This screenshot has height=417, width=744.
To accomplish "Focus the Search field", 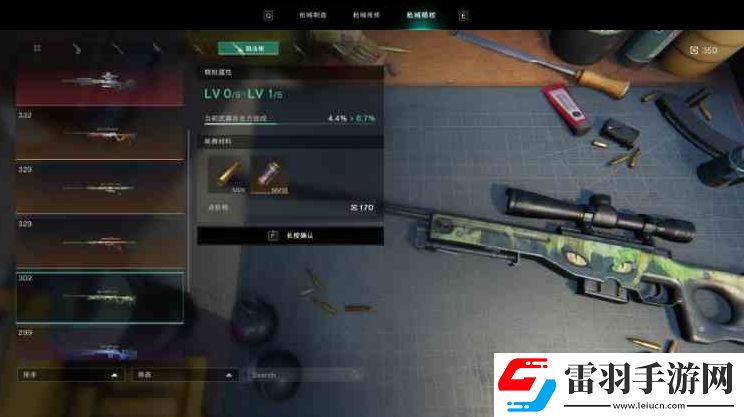I will point(304,375).
